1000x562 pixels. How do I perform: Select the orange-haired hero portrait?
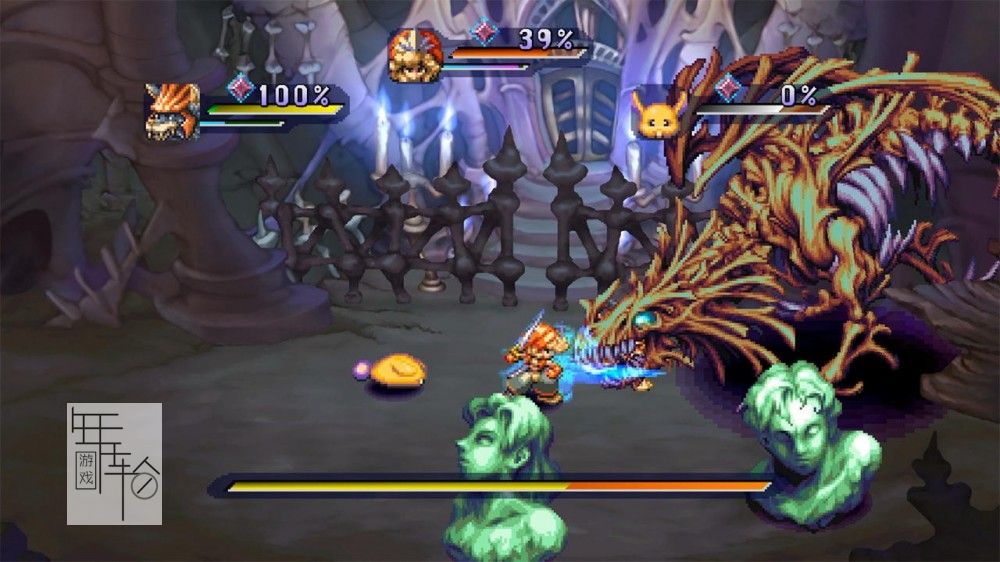tap(414, 56)
